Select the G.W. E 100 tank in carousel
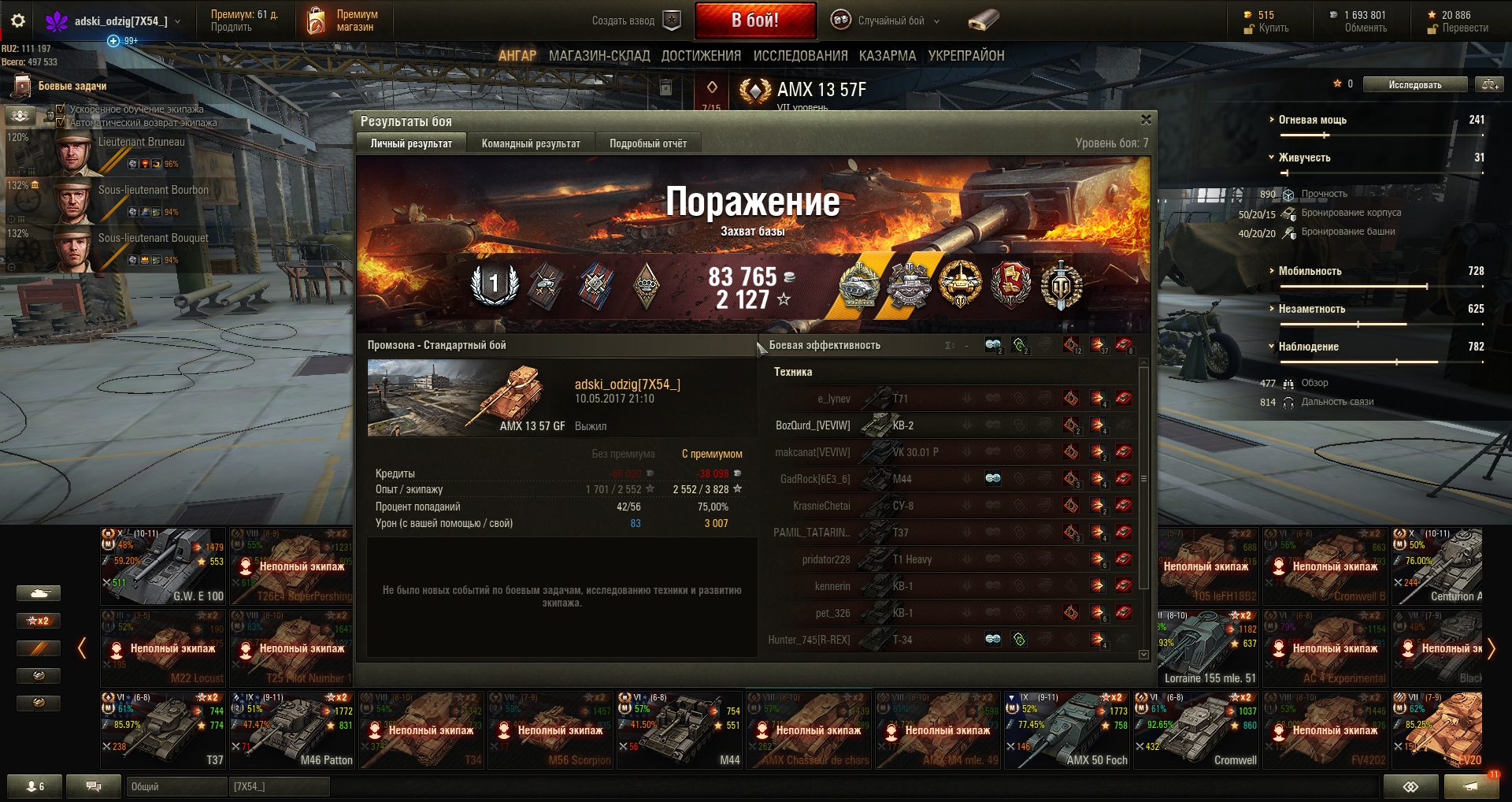 [x=163, y=566]
